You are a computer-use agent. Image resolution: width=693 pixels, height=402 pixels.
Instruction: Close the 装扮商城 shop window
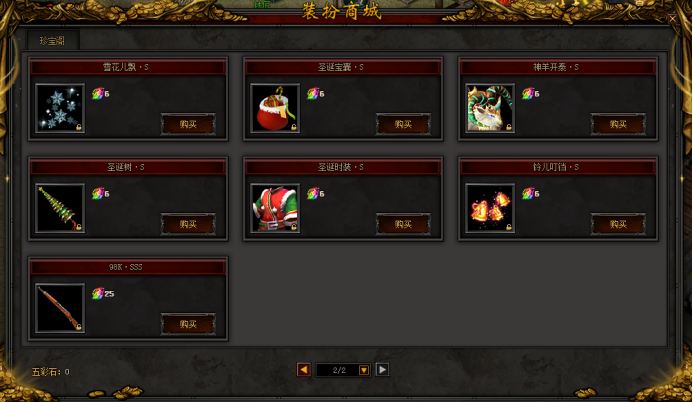[672, 17]
